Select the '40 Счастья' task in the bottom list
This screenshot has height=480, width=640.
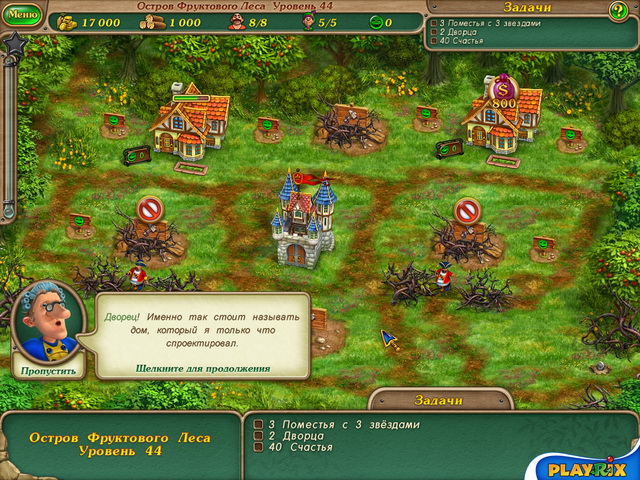tap(258, 447)
